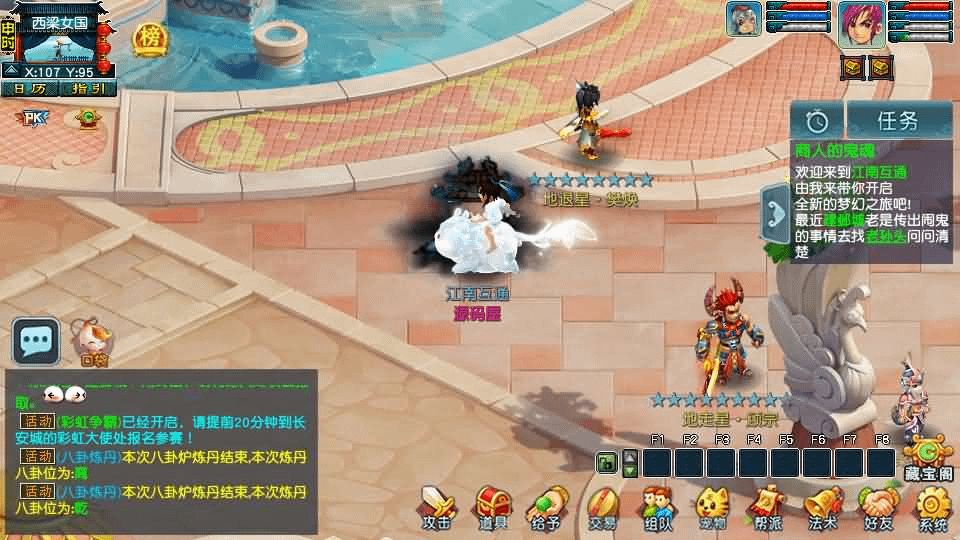Open the 道具 (Items) treasure chest
This screenshot has width=960, height=540.
click(x=493, y=508)
